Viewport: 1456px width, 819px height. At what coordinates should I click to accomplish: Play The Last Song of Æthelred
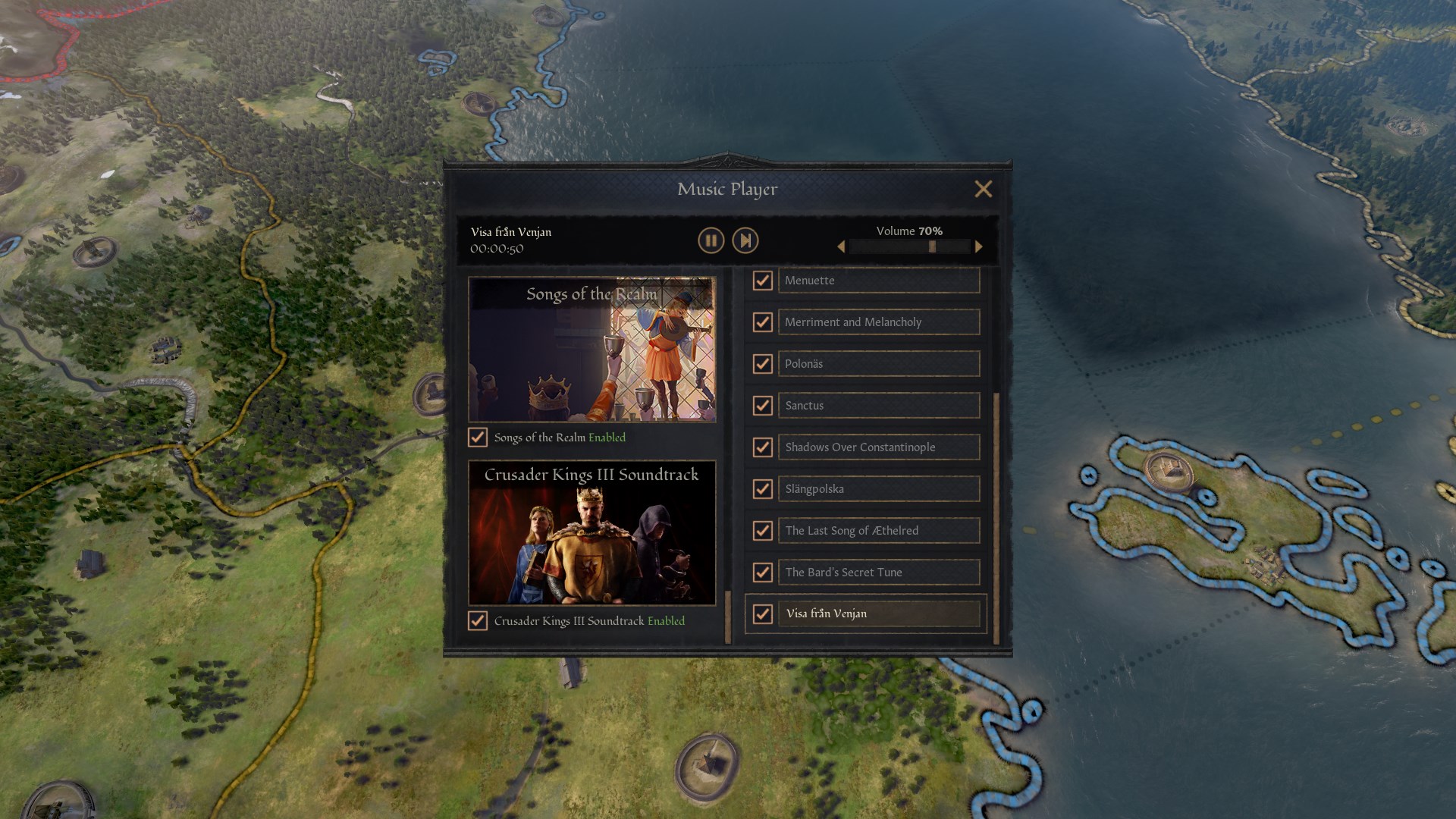point(878,531)
